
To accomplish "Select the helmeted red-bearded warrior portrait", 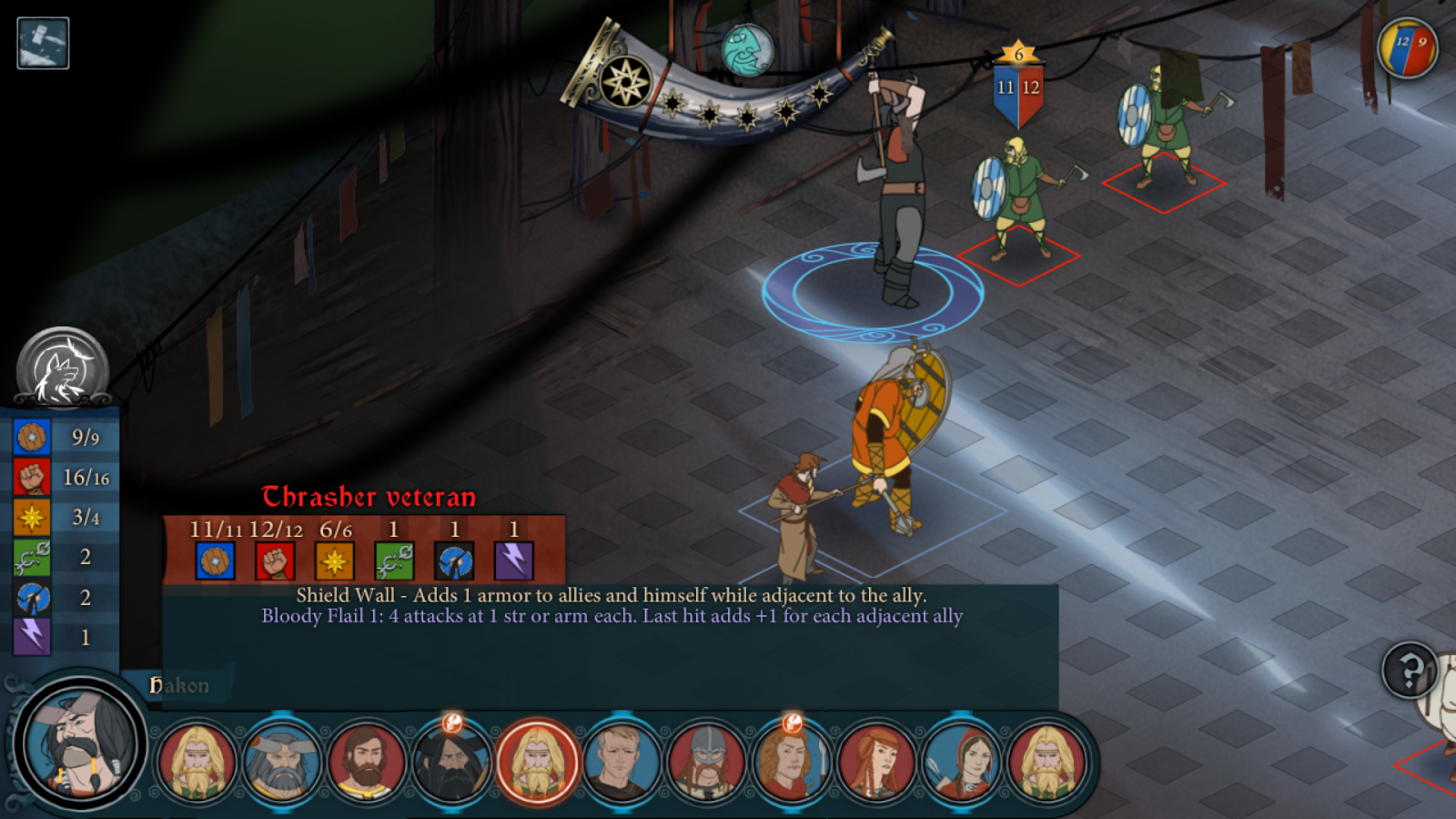I will click(x=706, y=761).
